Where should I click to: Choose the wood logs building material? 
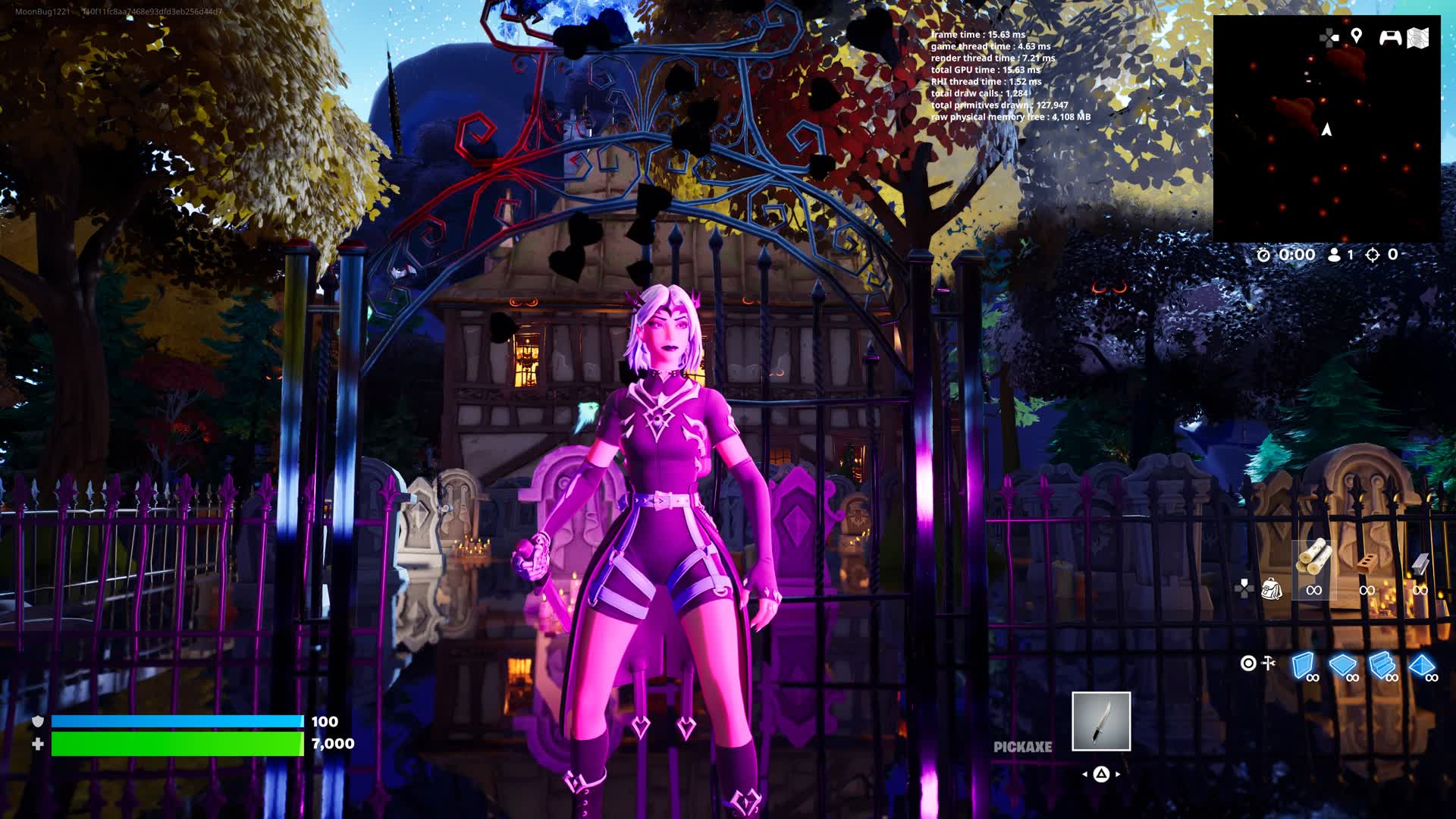click(1314, 559)
